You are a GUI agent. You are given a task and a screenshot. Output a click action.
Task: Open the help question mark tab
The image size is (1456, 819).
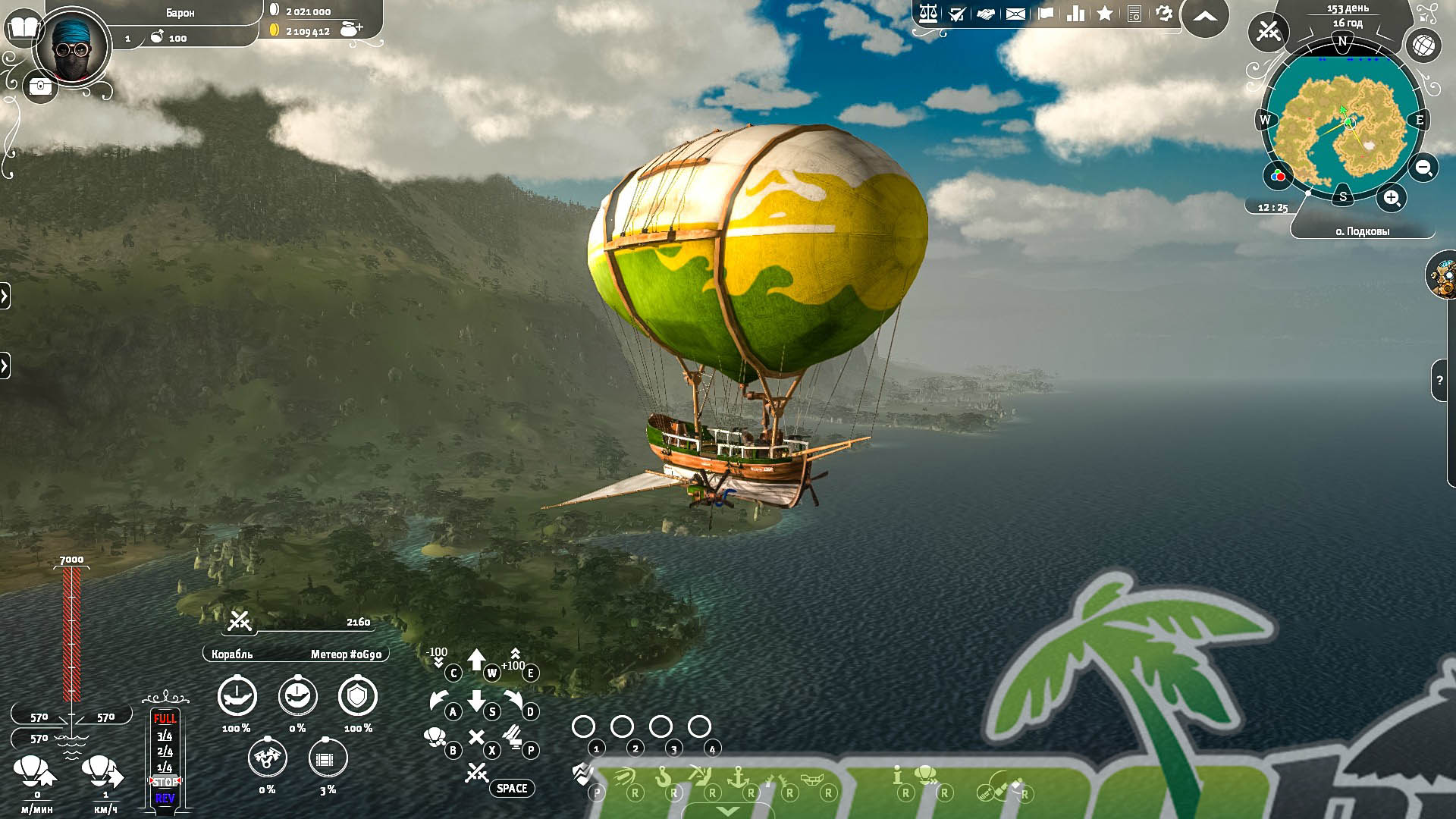click(x=1439, y=381)
